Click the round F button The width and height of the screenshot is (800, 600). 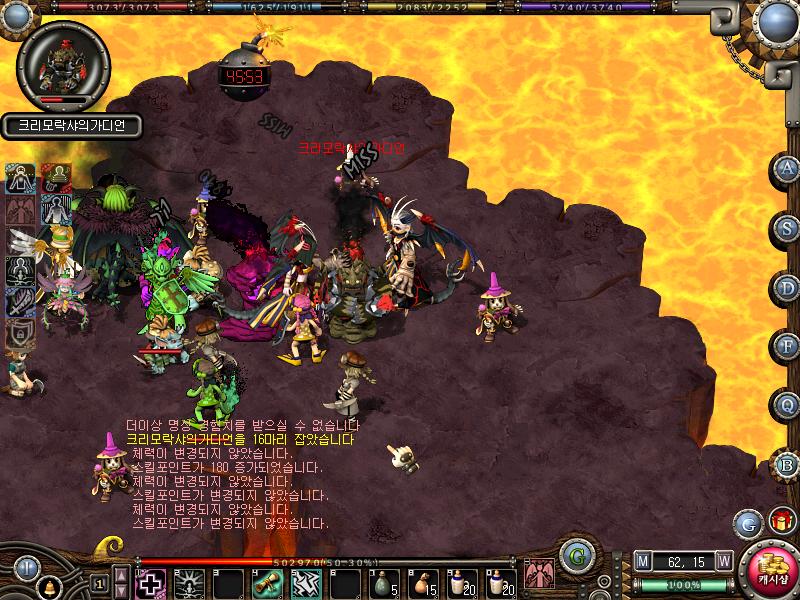pyautogui.click(x=786, y=346)
